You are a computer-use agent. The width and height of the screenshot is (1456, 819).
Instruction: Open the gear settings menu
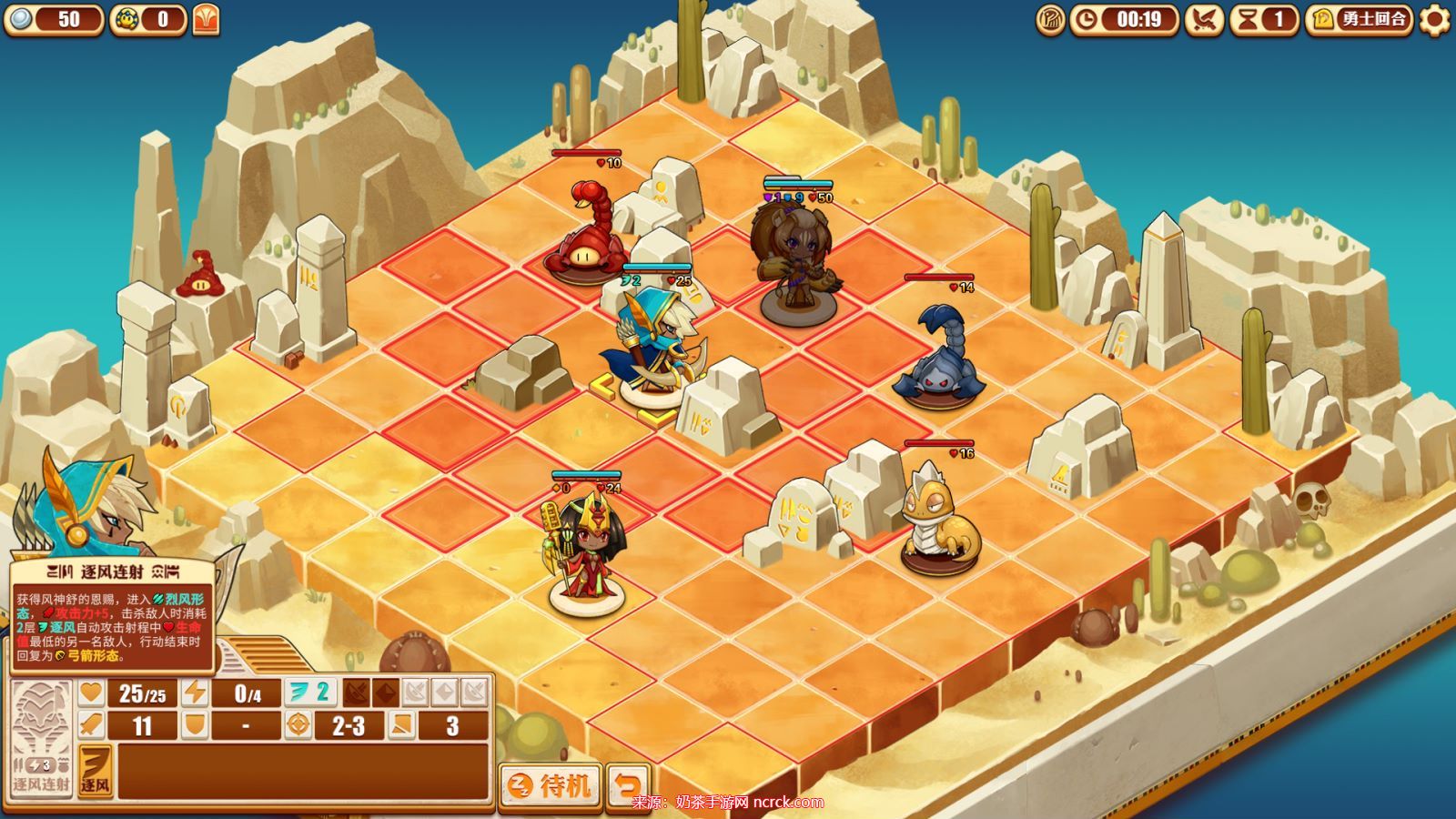tap(1435, 20)
